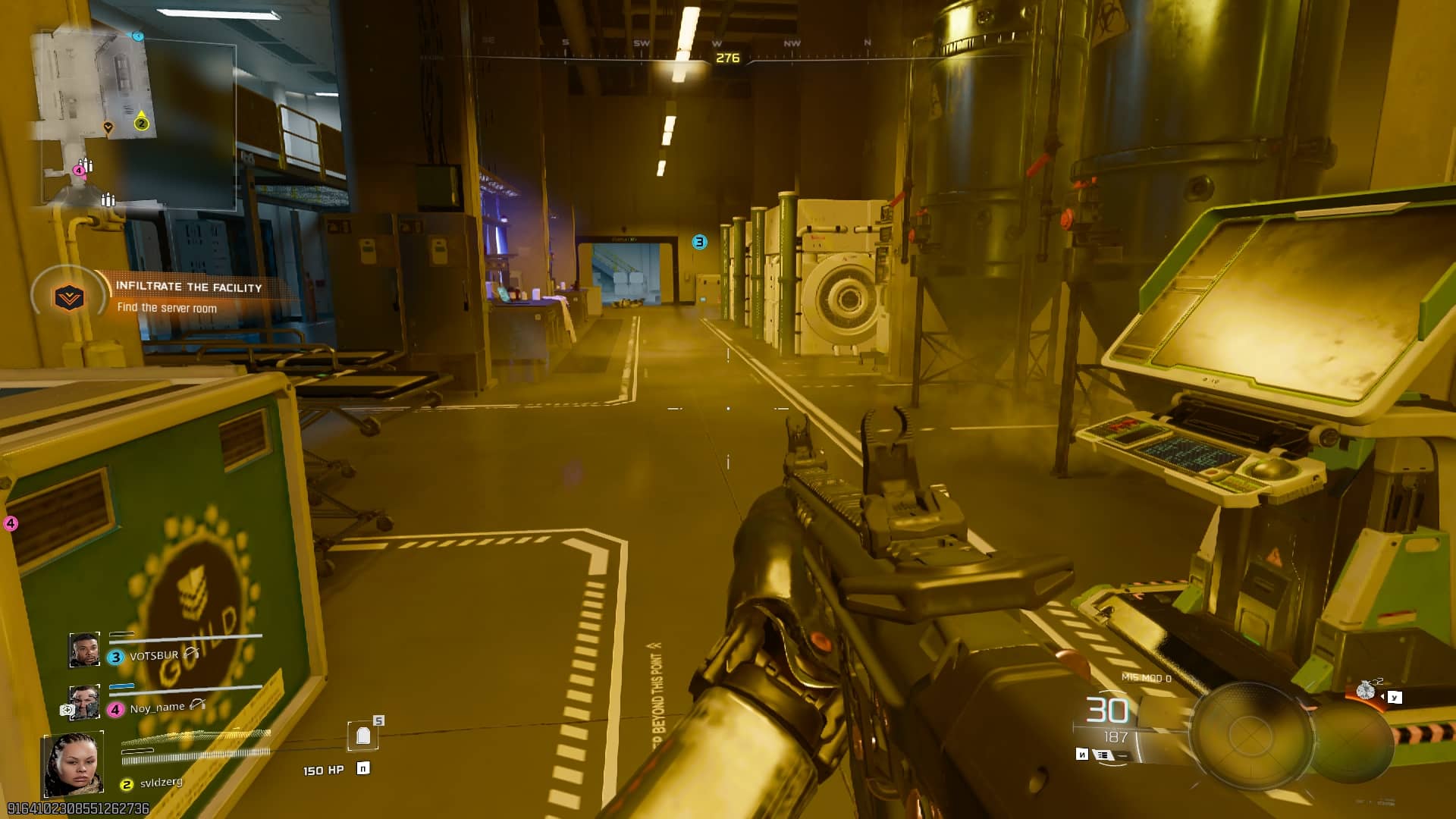Click the blue player 3 waypoint marker
This screenshot has width=1456, height=819.
pyautogui.click(x=699, y=242)
